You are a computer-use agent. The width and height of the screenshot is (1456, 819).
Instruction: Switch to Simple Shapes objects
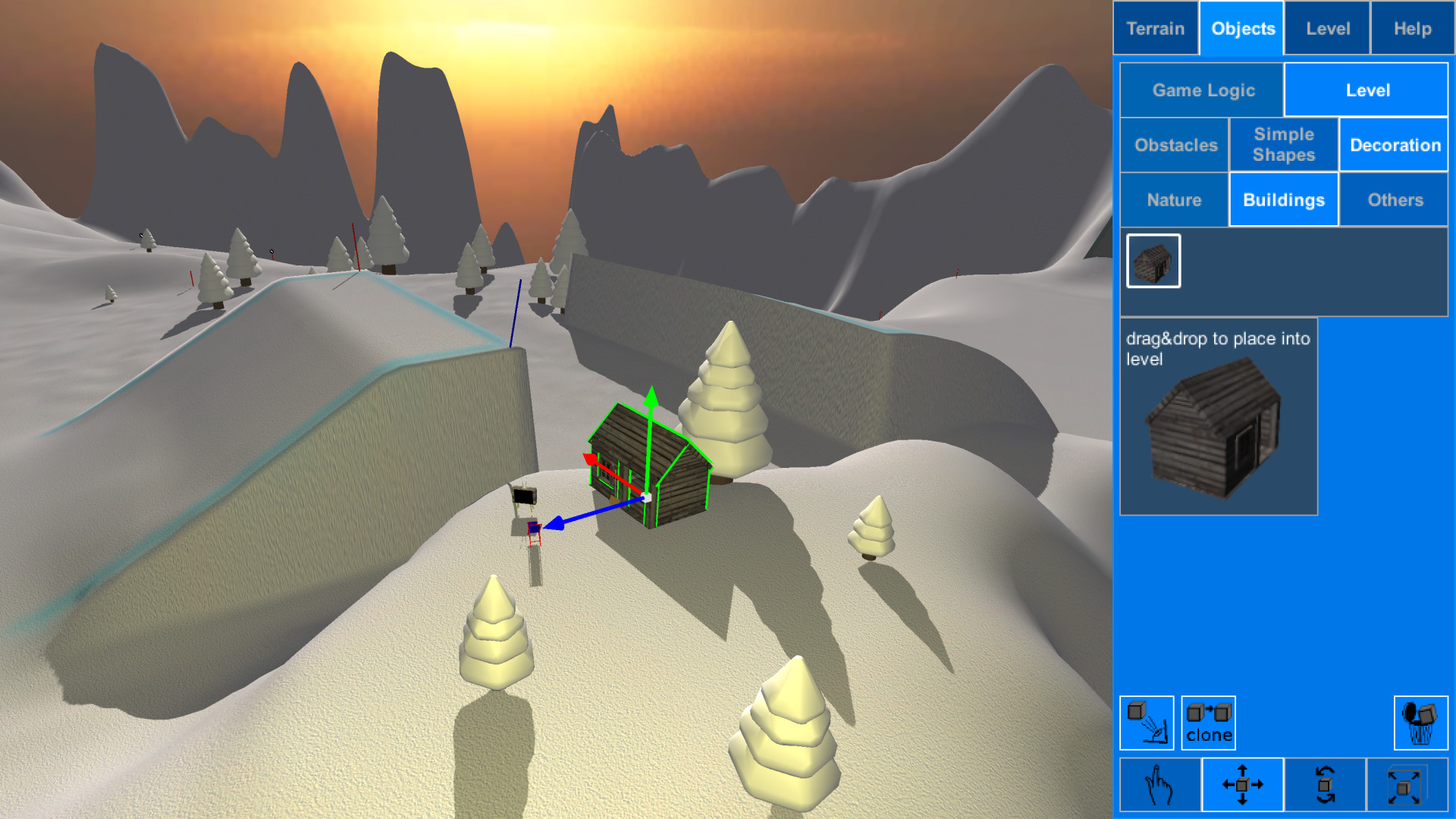(1284, 145)
